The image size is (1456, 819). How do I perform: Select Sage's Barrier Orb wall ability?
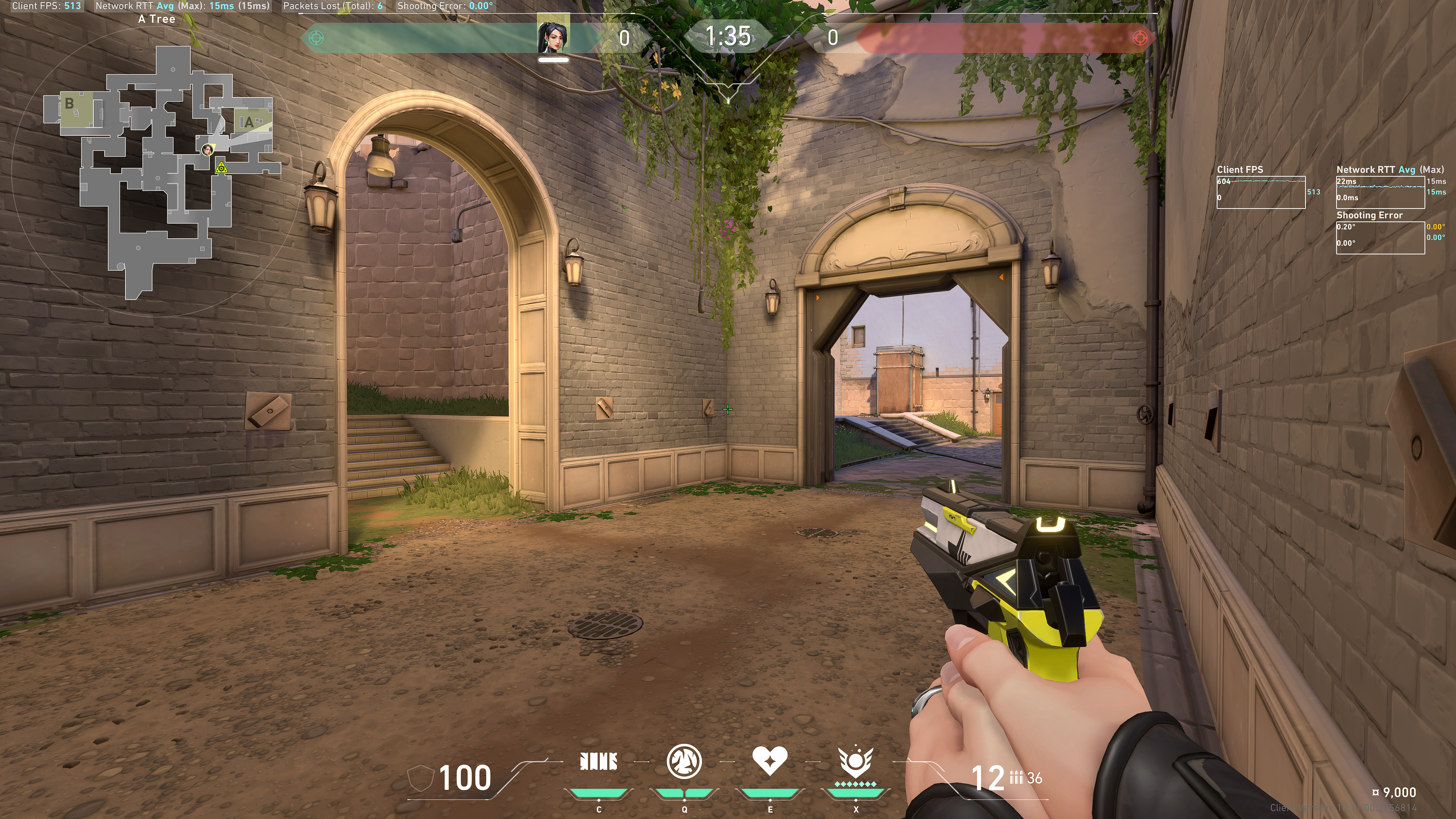point(599,761)
